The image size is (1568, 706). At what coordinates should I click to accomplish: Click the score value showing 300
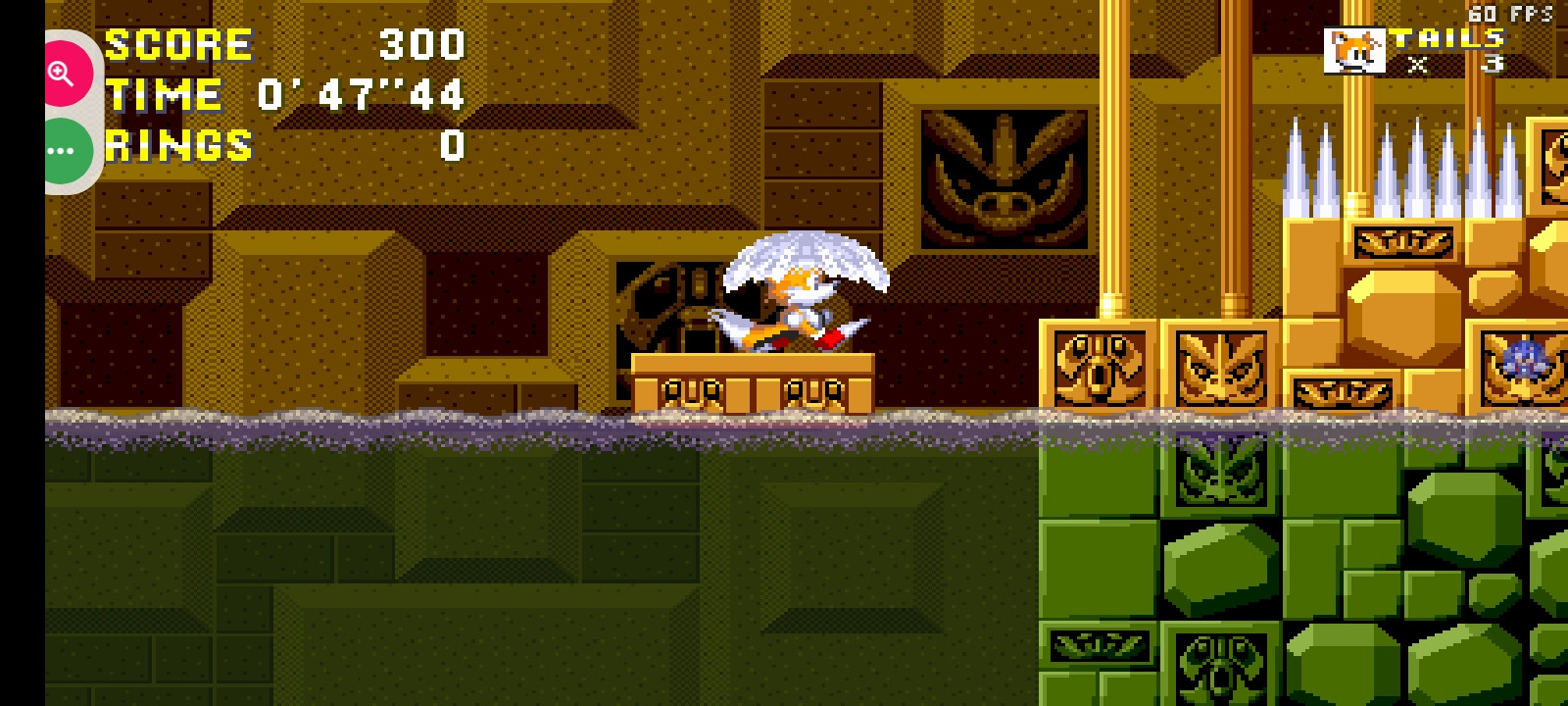[421, 43]
